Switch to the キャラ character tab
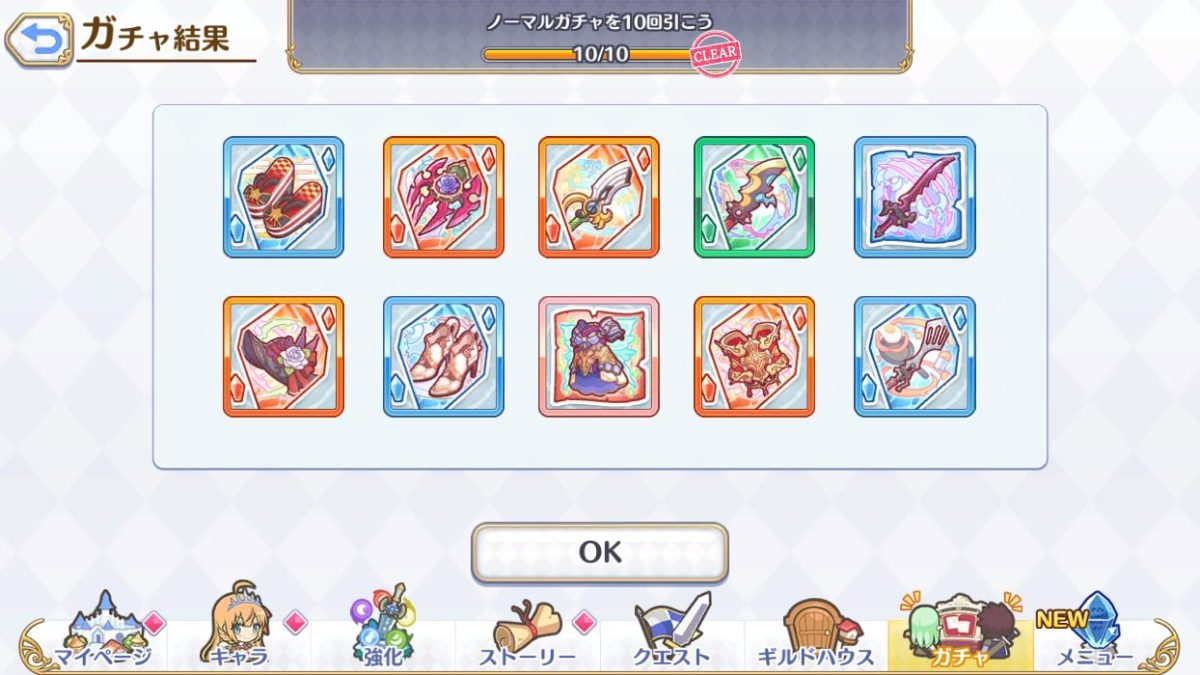Viewport: 1200px width, 675px height. click(x=240, y=630)
